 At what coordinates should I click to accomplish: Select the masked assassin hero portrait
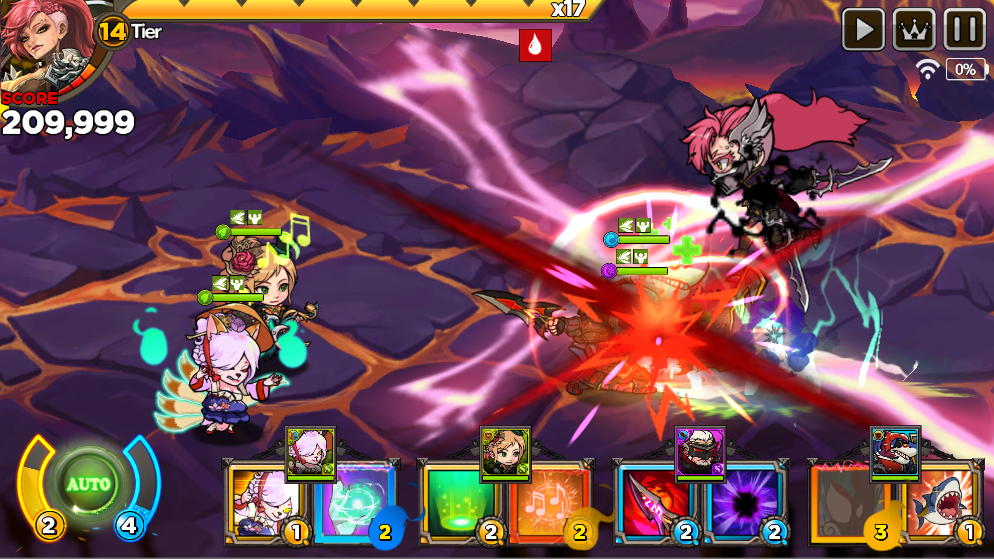point(700,450)
